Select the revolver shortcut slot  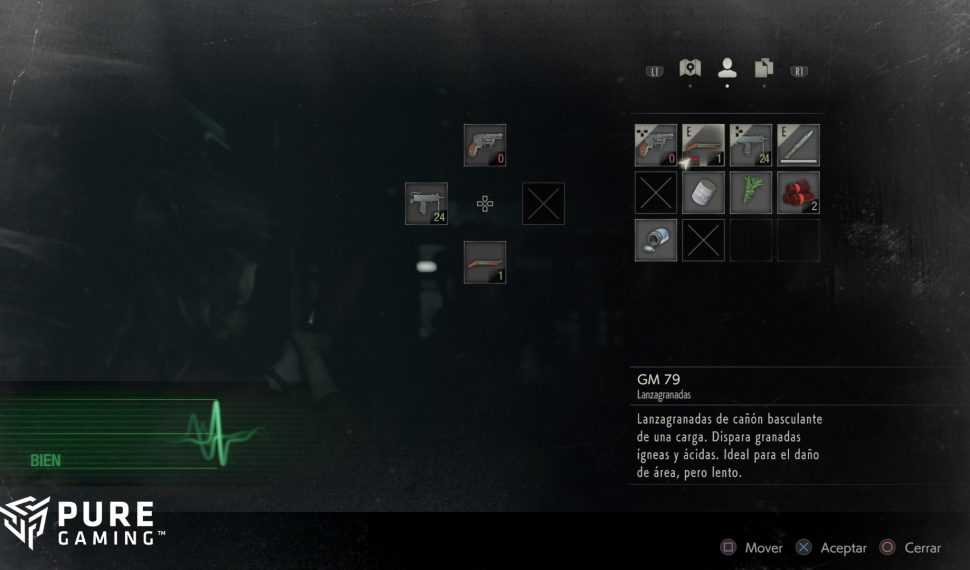[x=485, y=145]
